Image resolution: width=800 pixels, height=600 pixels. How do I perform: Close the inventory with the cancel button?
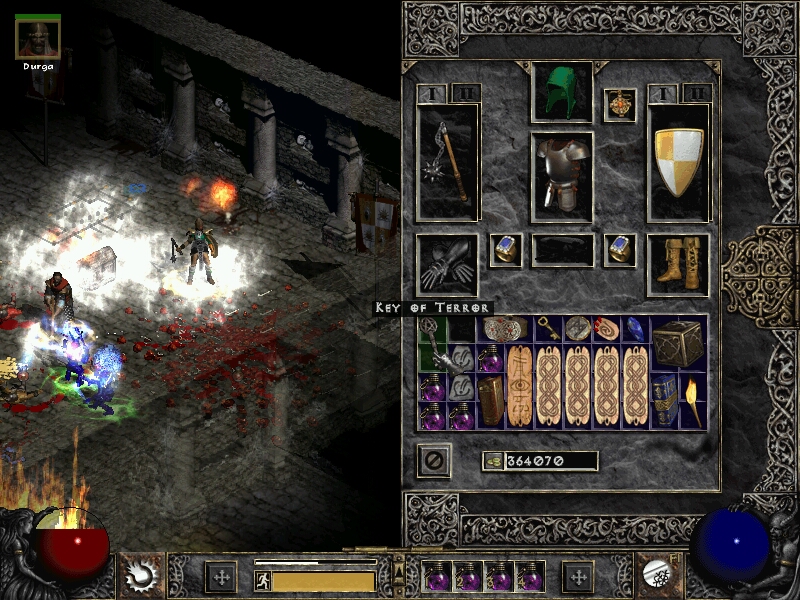click(434, 461)
